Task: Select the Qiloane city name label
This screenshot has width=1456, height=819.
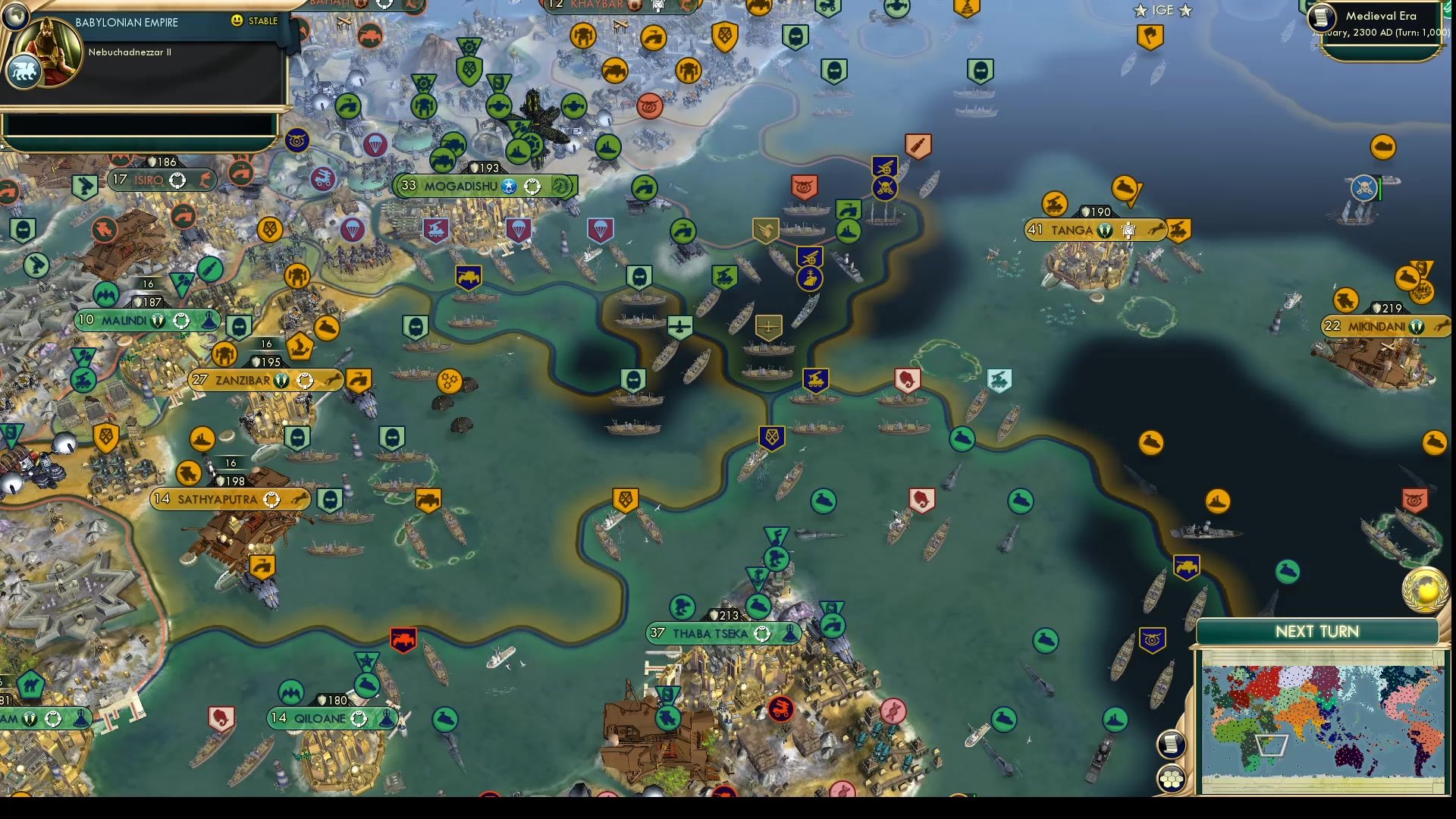Action: [x=321, y=718]
